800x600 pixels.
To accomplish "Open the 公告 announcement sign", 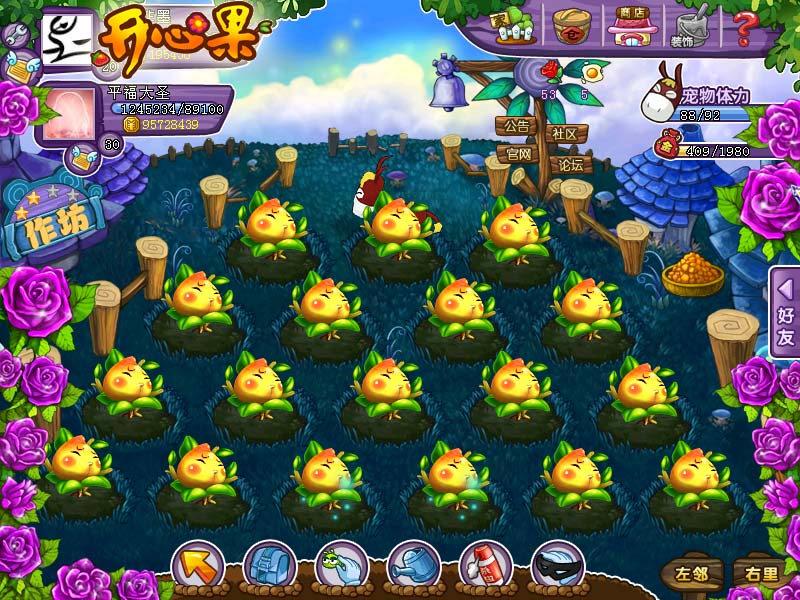I will [x=516, y=127].
